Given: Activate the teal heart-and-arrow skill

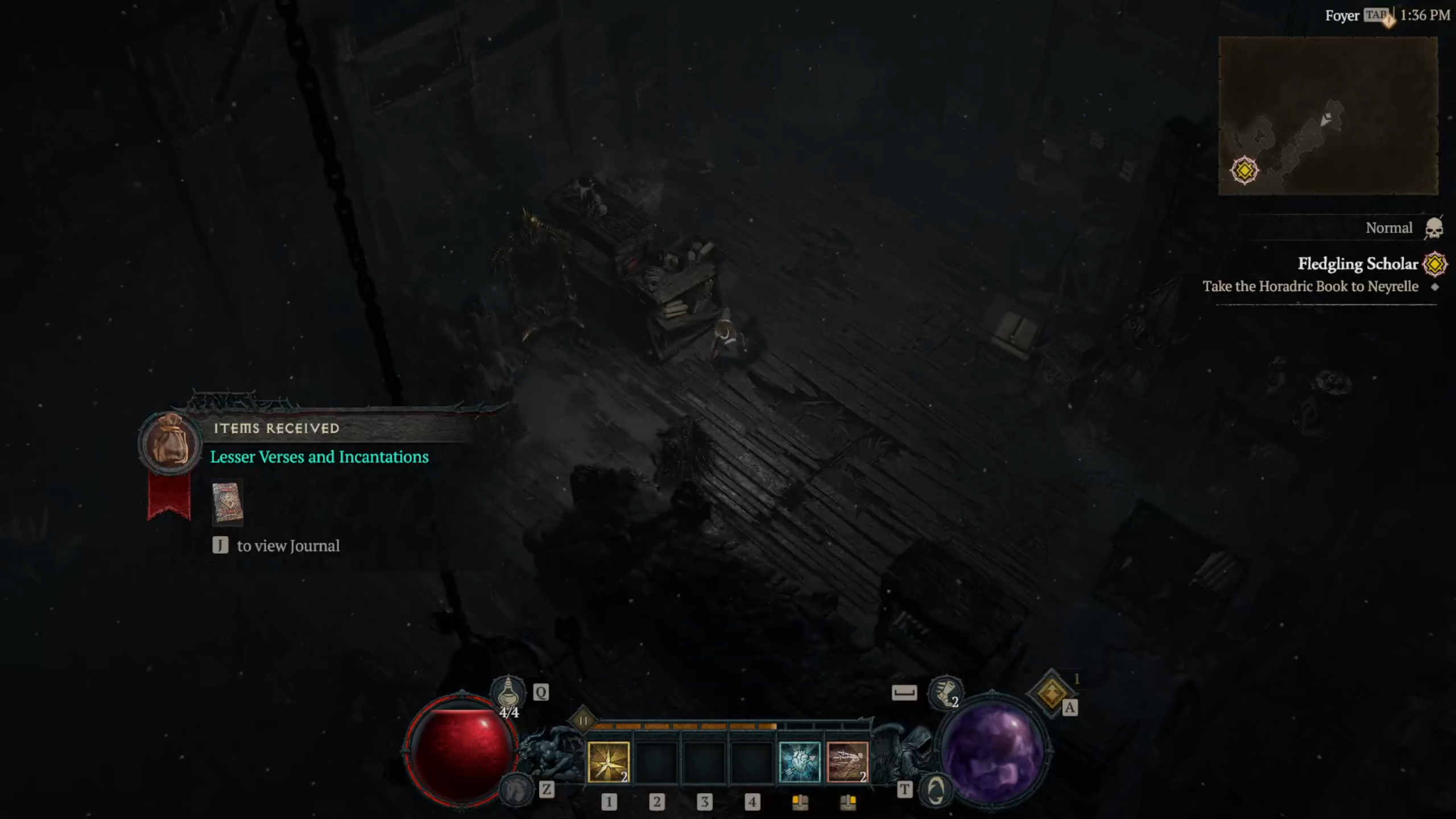Looking at the screenshot, I should (799, 762).
